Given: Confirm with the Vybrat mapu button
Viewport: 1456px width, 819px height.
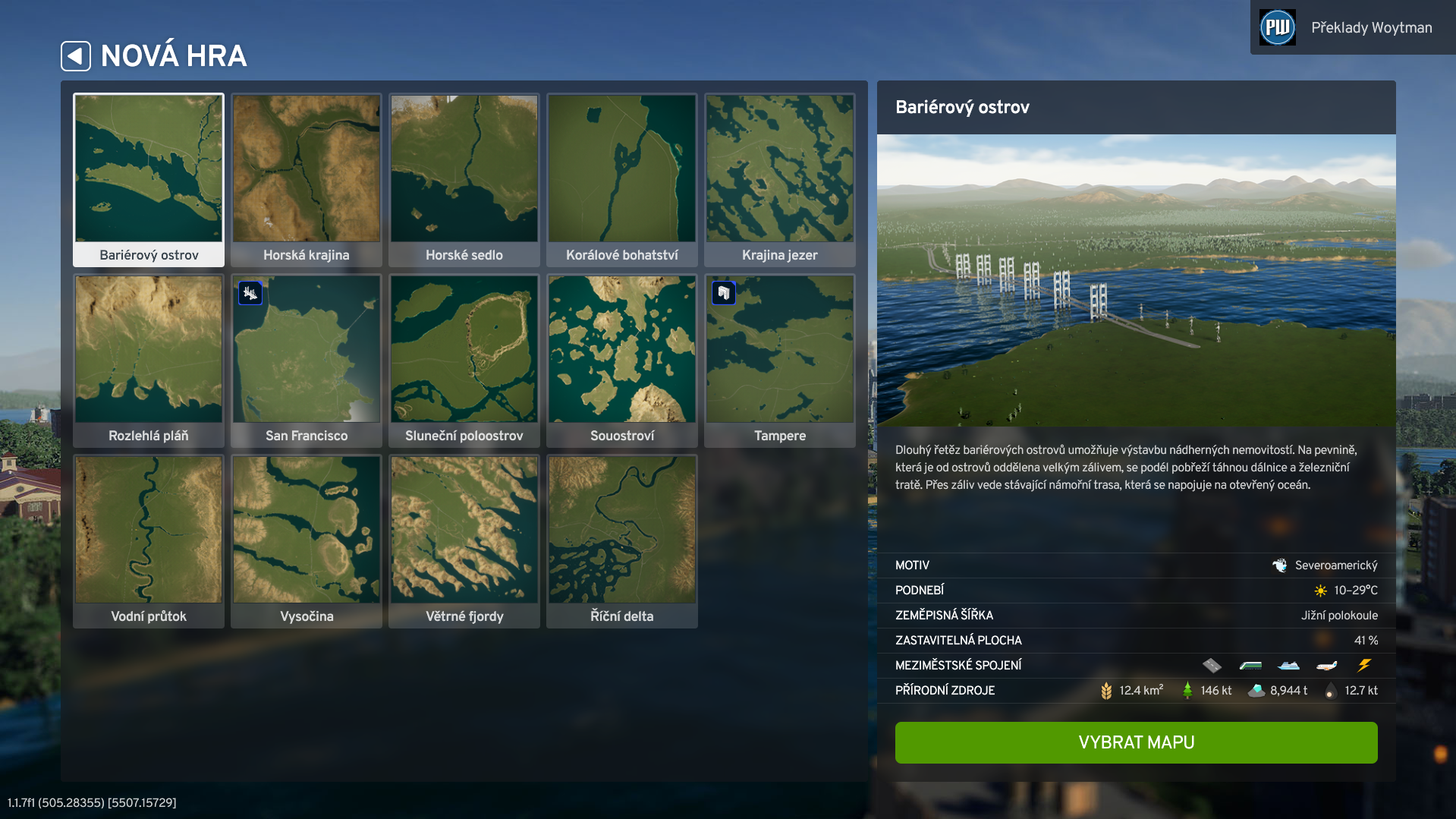Looking at the screenshot, I should click(x=1136, y=742).
